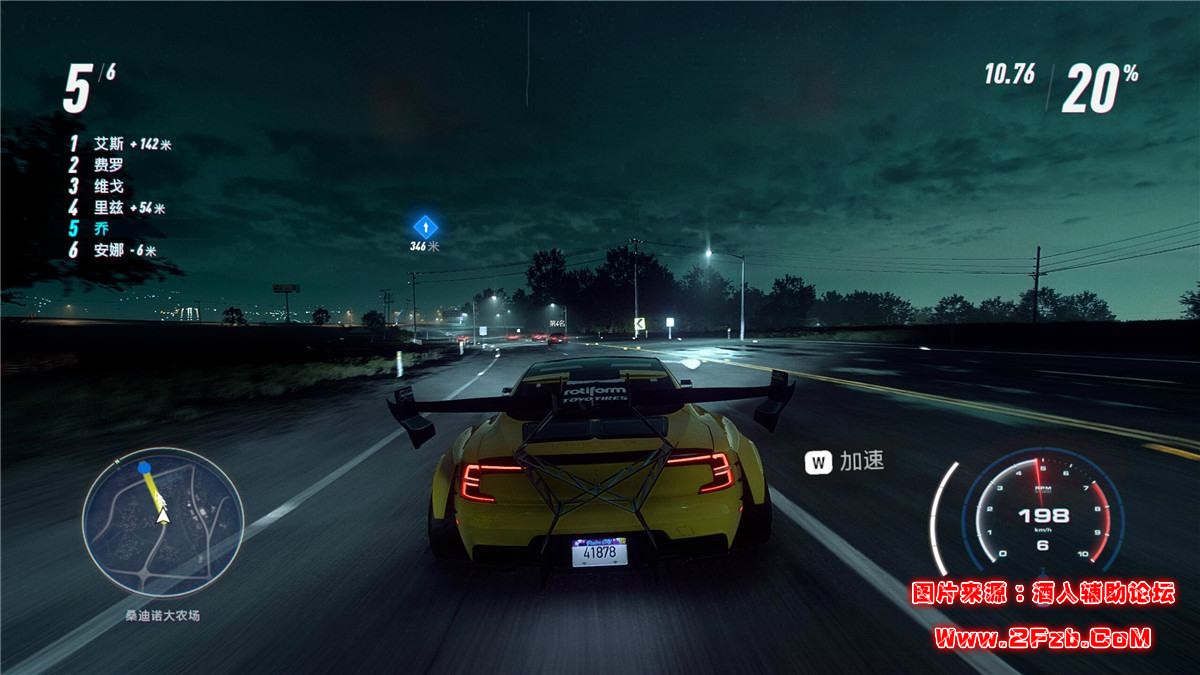Click the blue destination dot on minimap
Image resolution: width=1200 pixels, height=675 pixels.
(144, 467)
